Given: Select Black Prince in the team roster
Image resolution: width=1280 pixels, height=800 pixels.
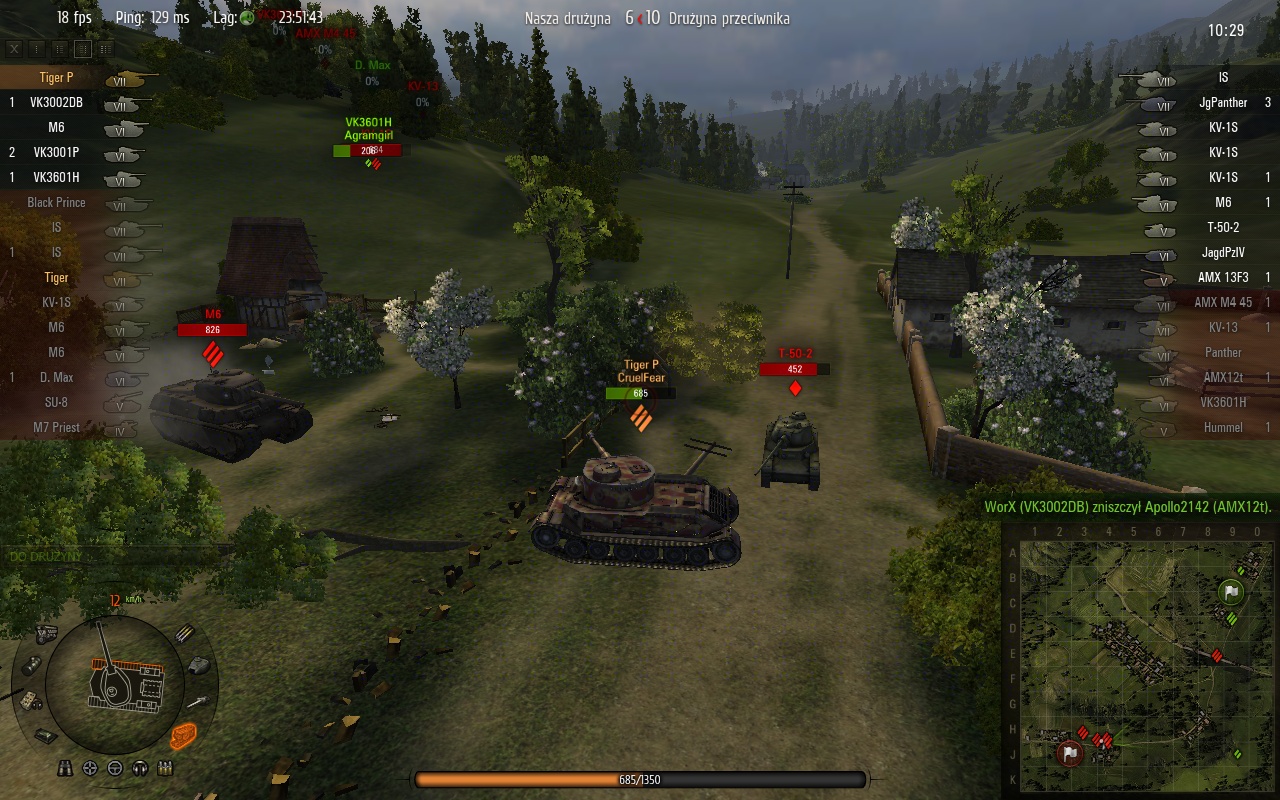Looking at the screenshot, I should (56, 202).
